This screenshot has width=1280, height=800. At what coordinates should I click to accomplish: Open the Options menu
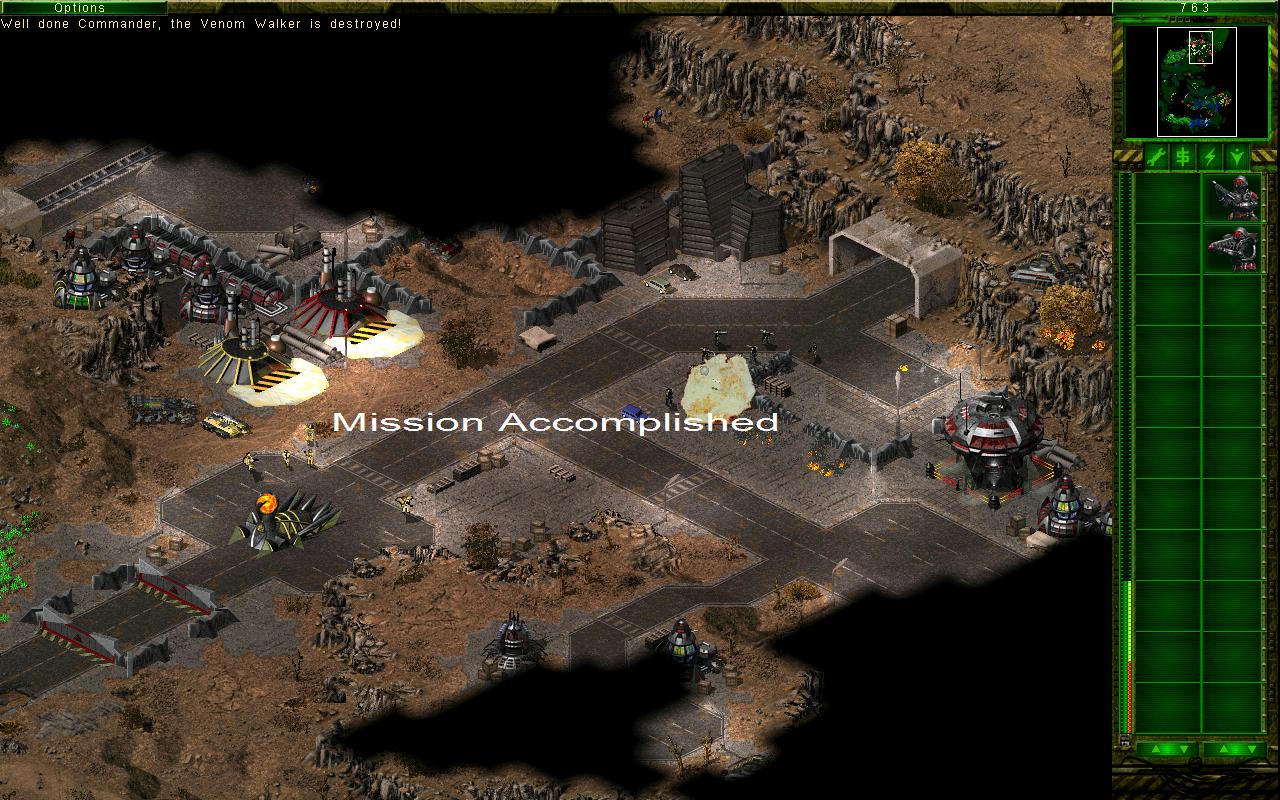tap(79, 7)
